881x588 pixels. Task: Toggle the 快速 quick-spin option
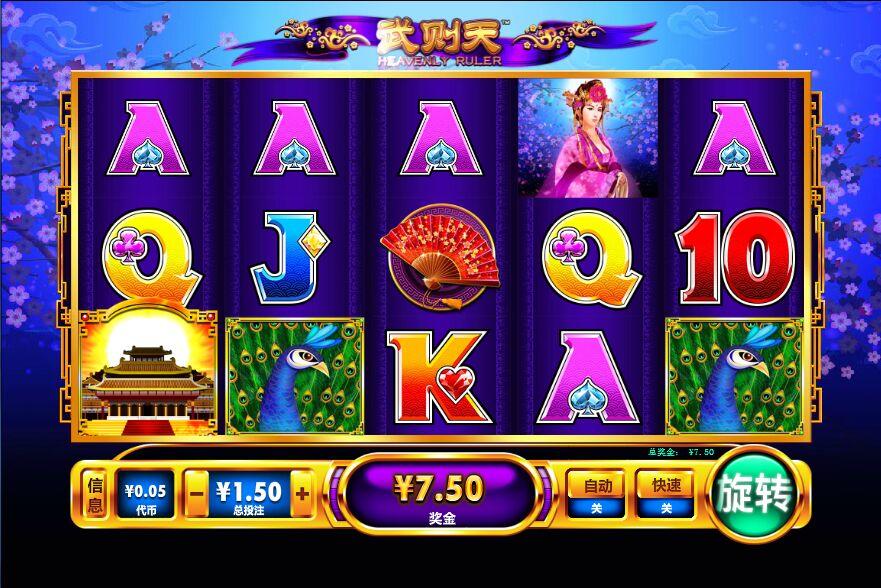tap(666, 495)
